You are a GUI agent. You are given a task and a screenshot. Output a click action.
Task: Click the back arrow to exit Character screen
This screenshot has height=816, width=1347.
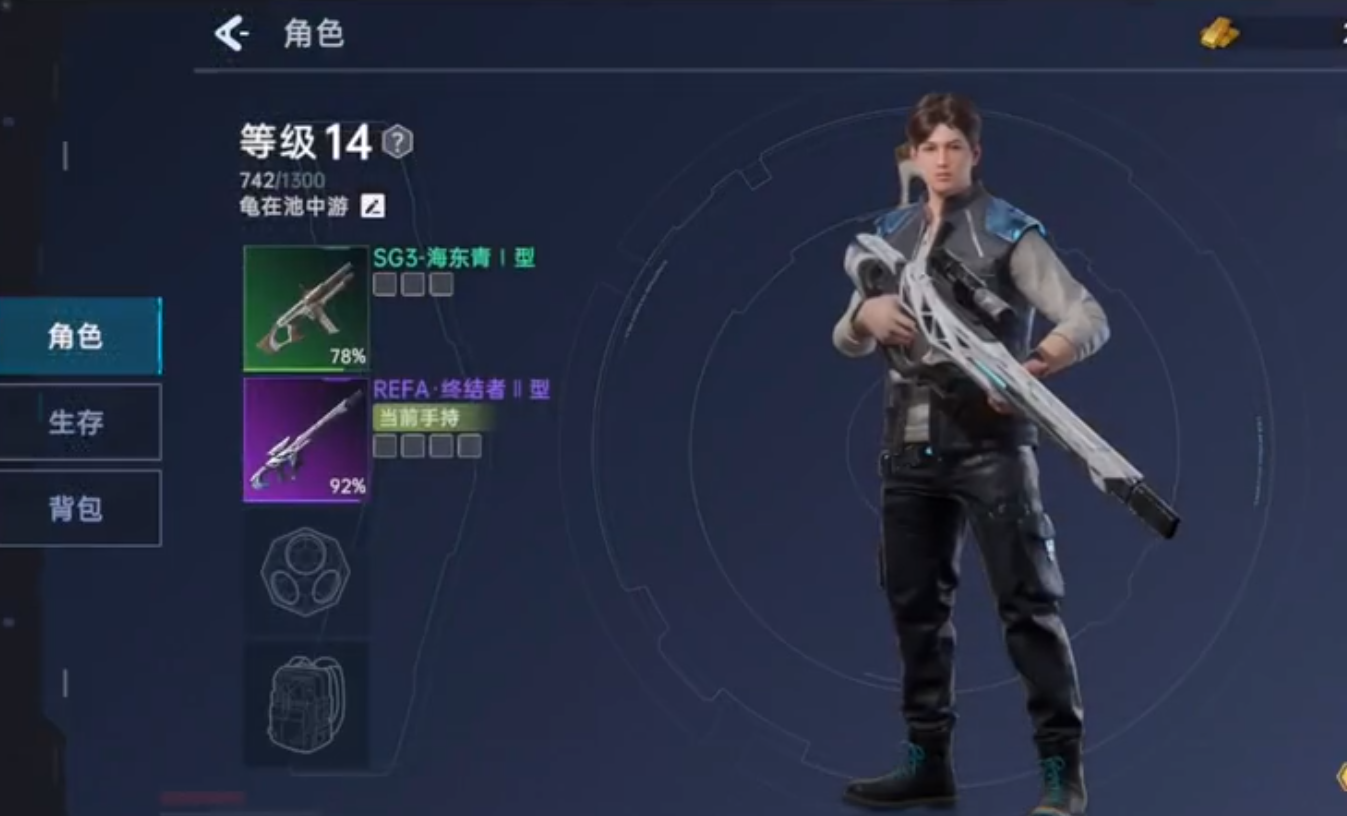tap(232, 33)
